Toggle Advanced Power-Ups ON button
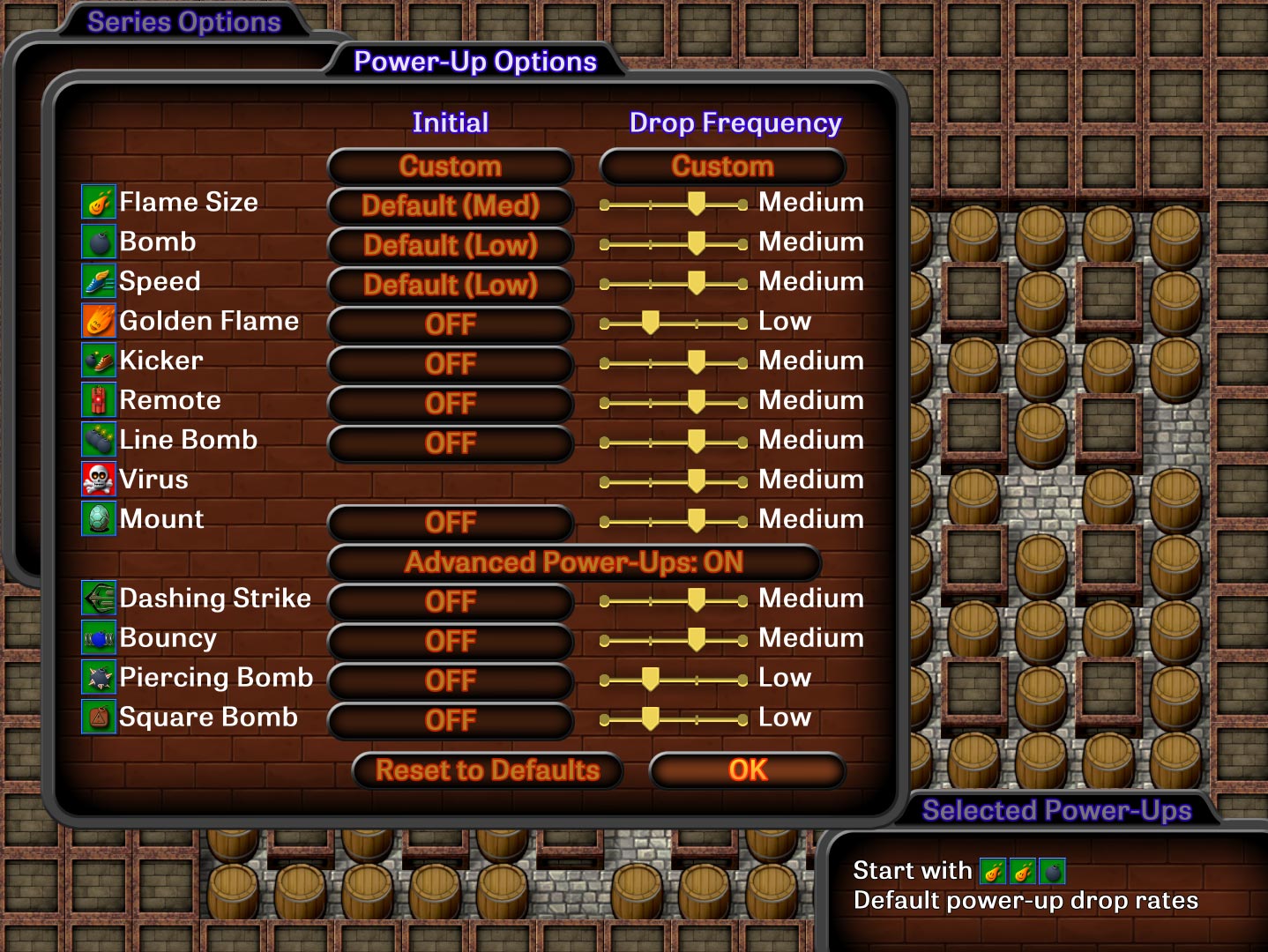The image size is (1268, 952). [574, 562]
